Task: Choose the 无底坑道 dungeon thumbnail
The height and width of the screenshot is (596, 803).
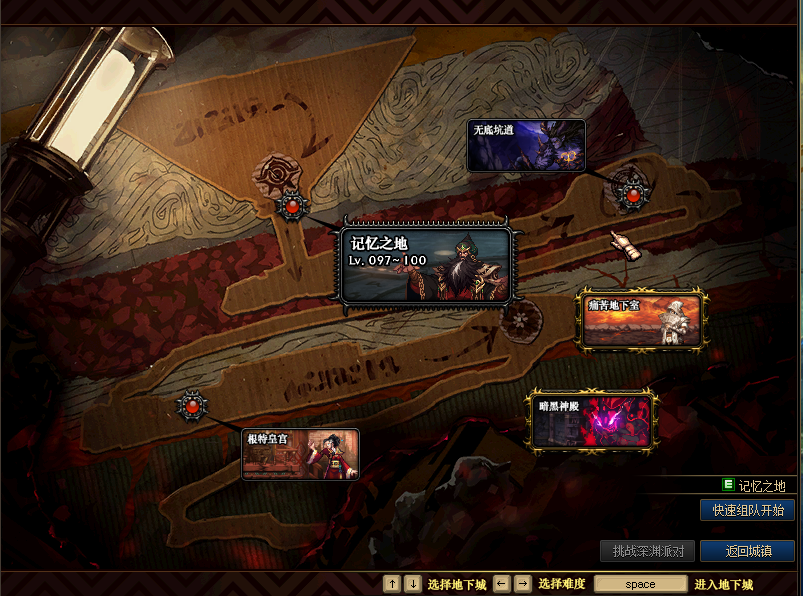Action: click(526, 146)
